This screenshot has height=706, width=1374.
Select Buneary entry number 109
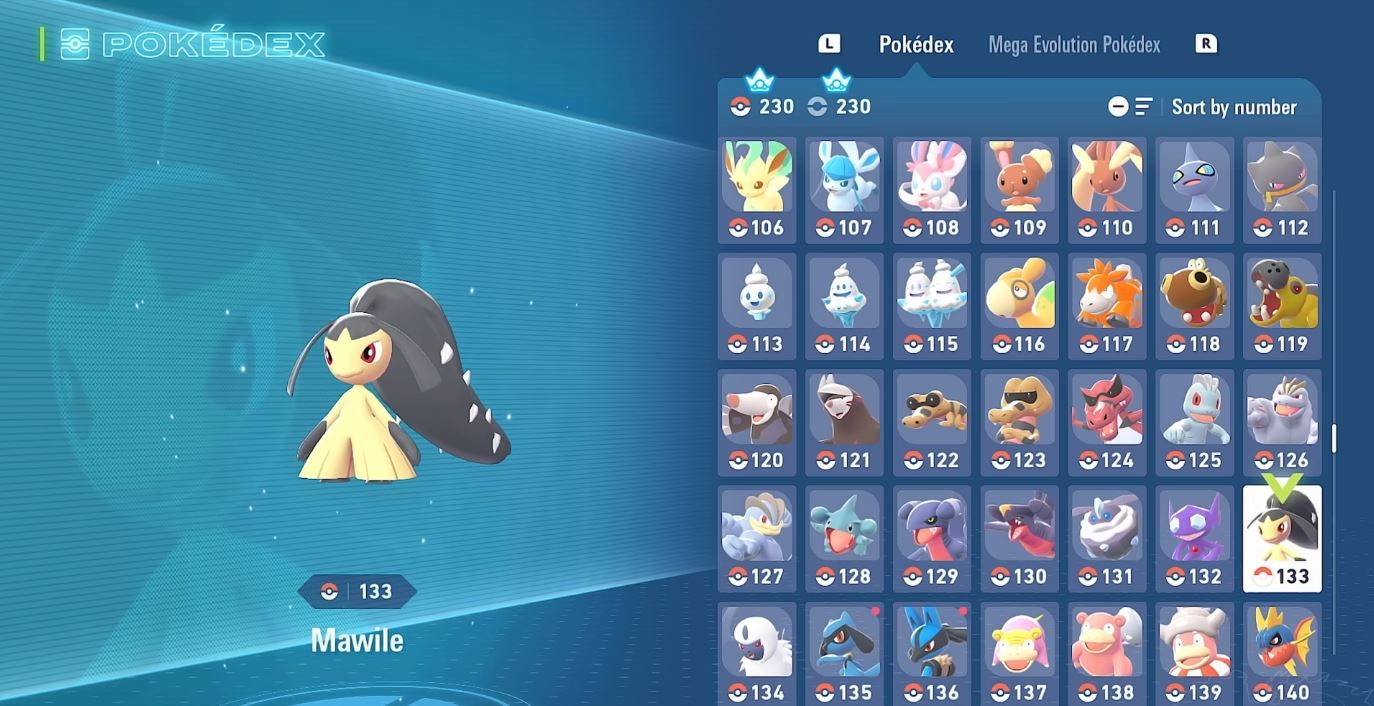(1019, 190)
